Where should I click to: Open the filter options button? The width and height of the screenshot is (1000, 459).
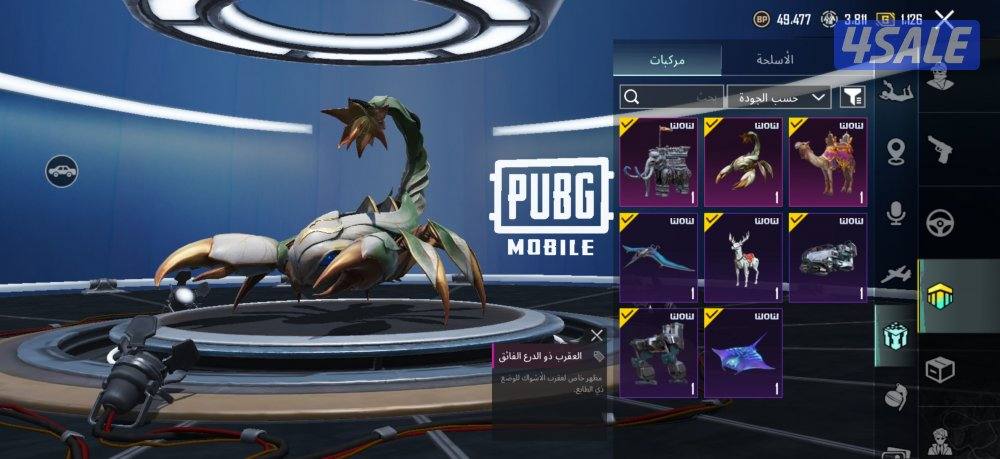click(853, 97)
